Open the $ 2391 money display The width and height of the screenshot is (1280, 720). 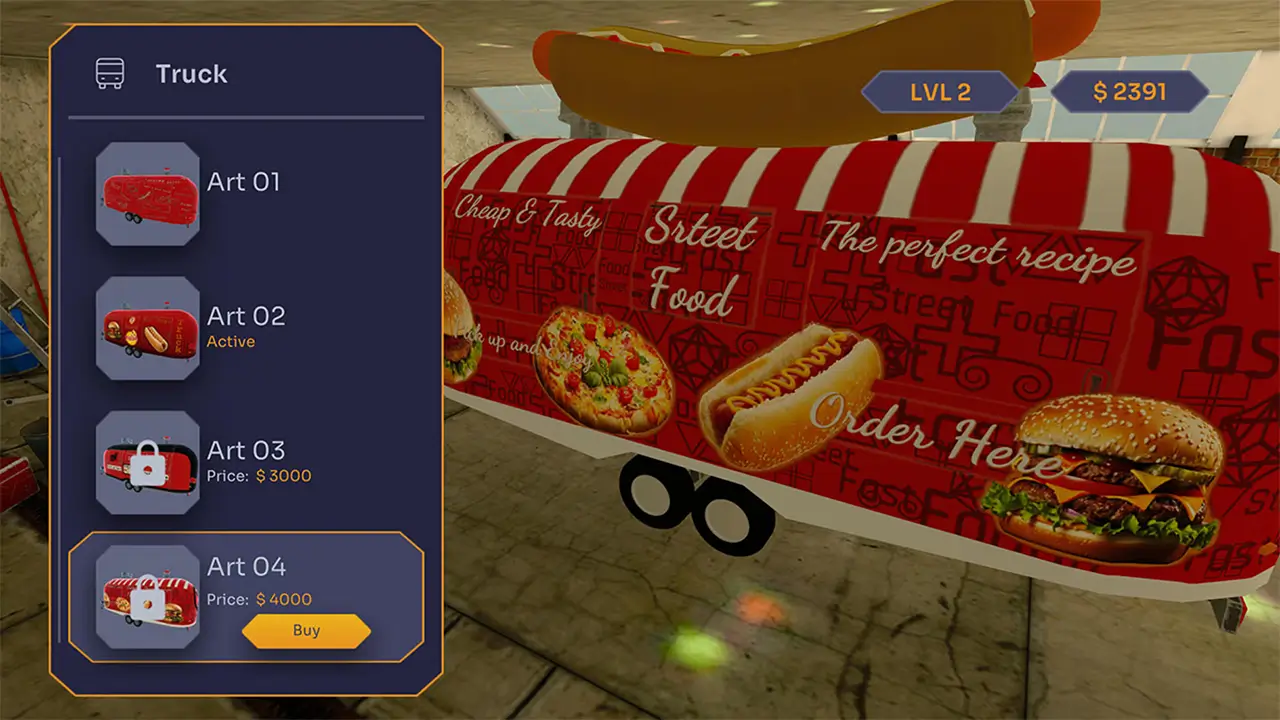(1130, 92)
